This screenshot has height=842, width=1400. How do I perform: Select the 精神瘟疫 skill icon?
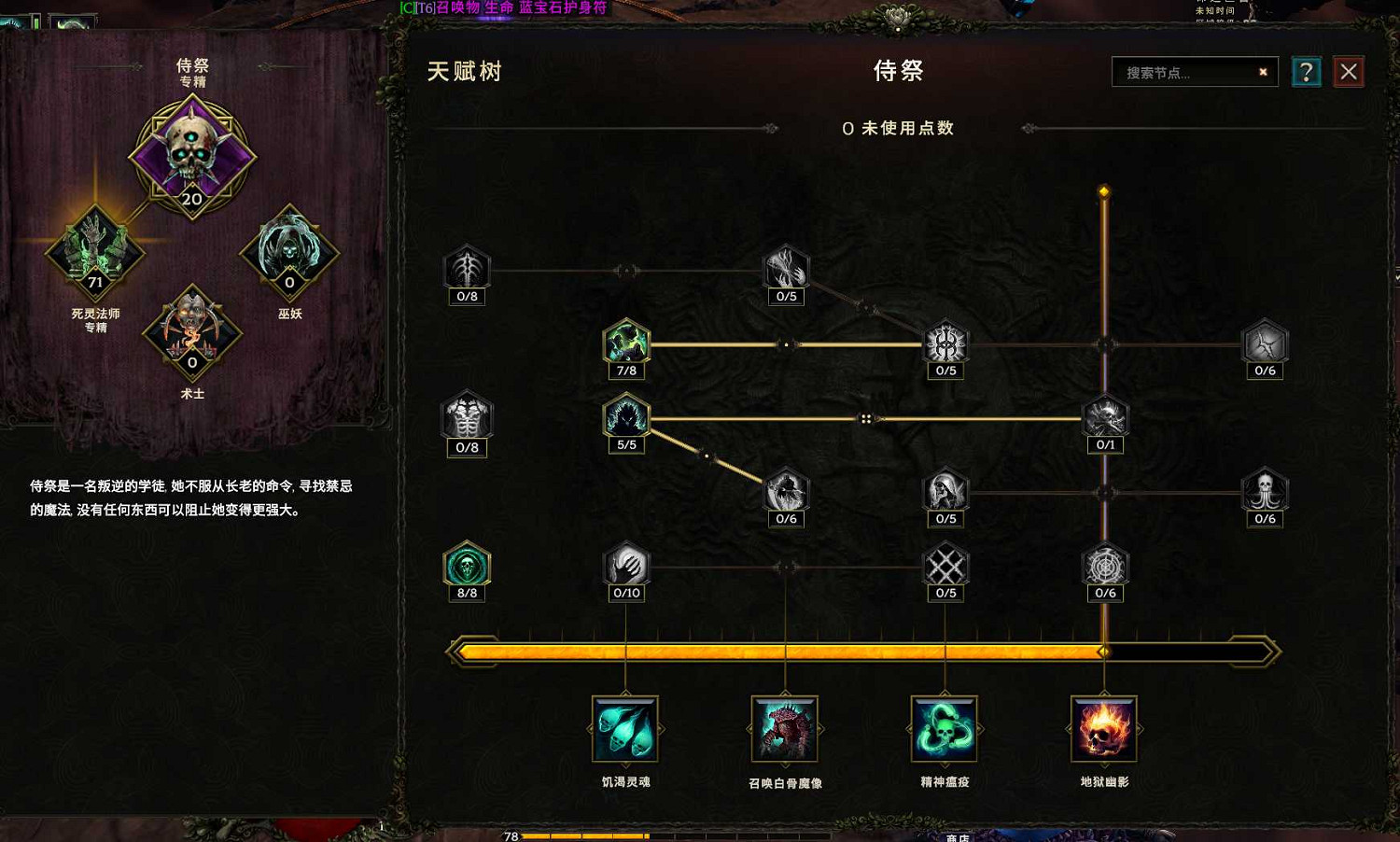(x=945, y=728)
